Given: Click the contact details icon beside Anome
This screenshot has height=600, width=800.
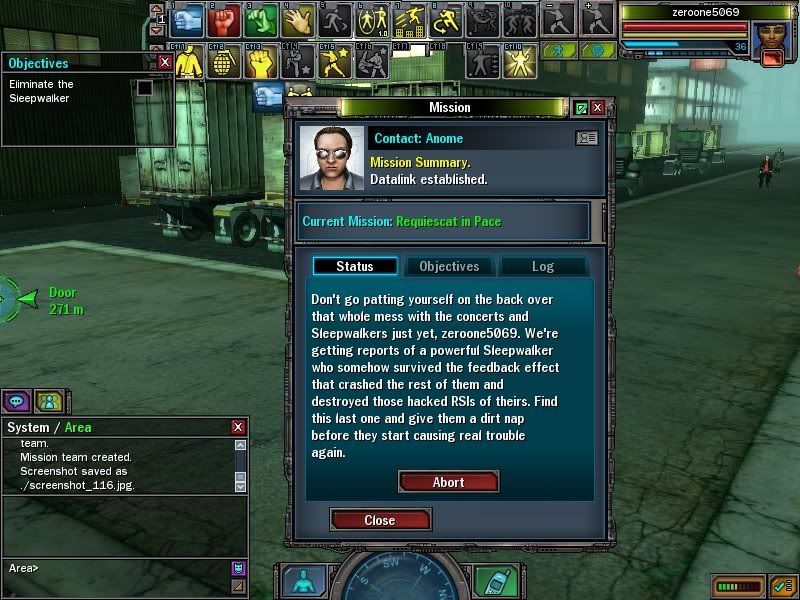Looking at the screenshot, I should pos(586,138).
